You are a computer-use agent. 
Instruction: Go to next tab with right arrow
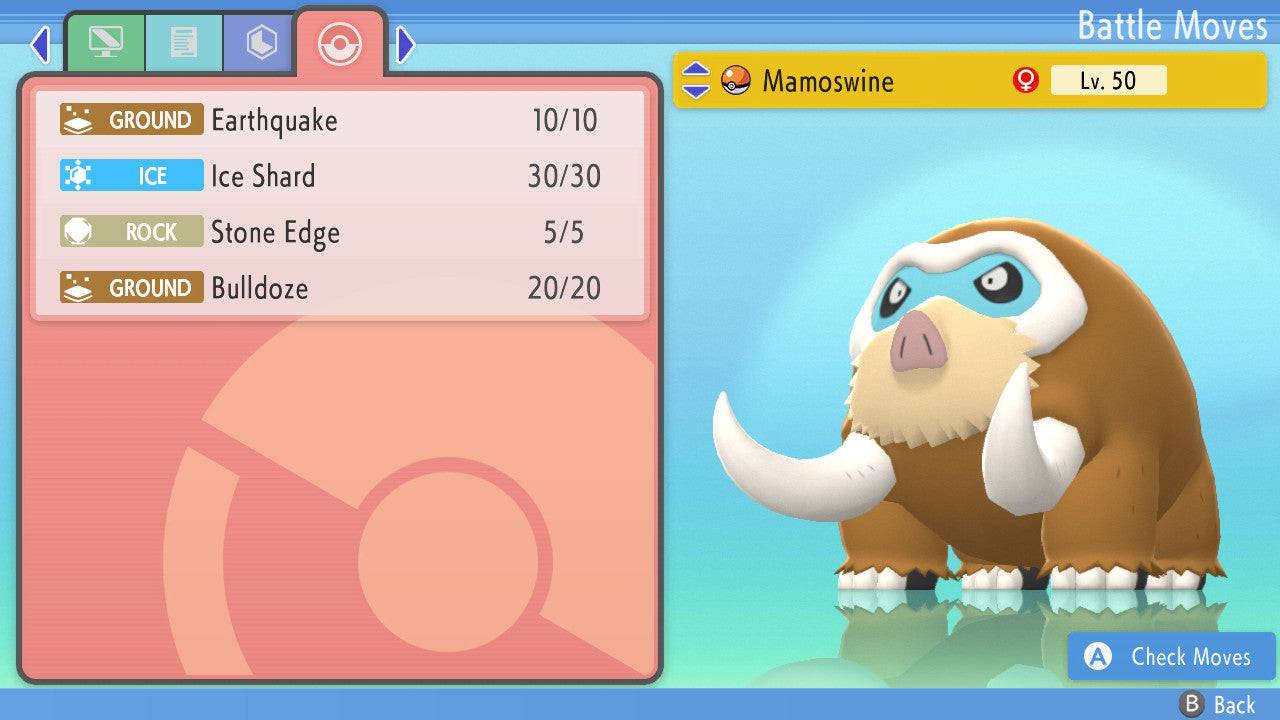[x=405, y=44]
